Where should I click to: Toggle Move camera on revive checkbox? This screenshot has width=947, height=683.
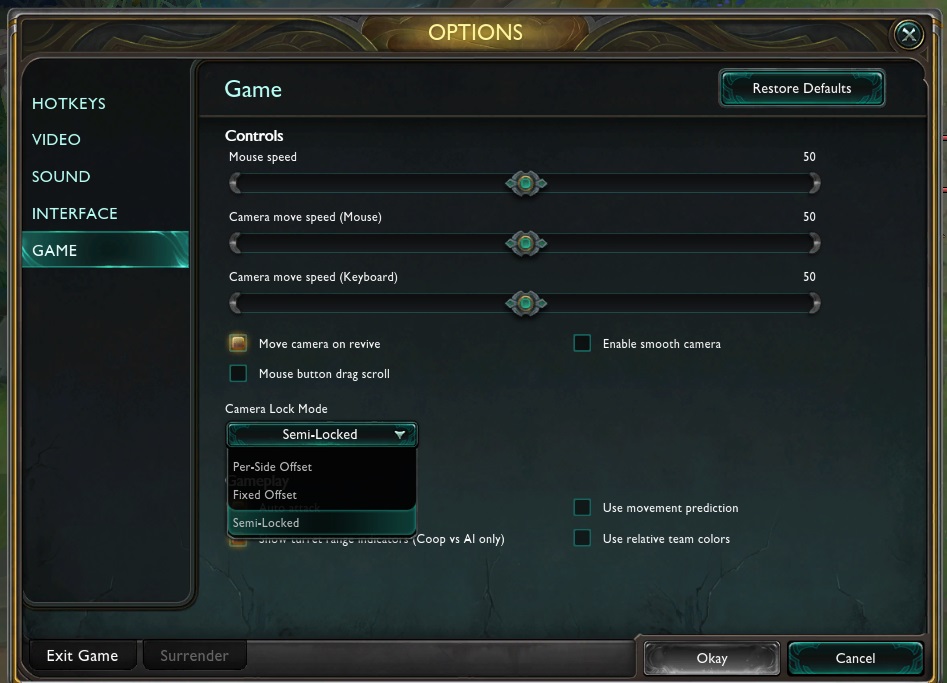tap(238, 344)
